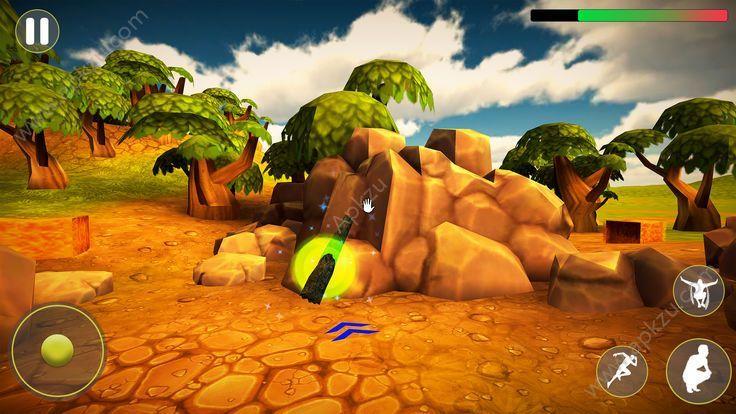Pause the game with the pause button

(37, 30)
